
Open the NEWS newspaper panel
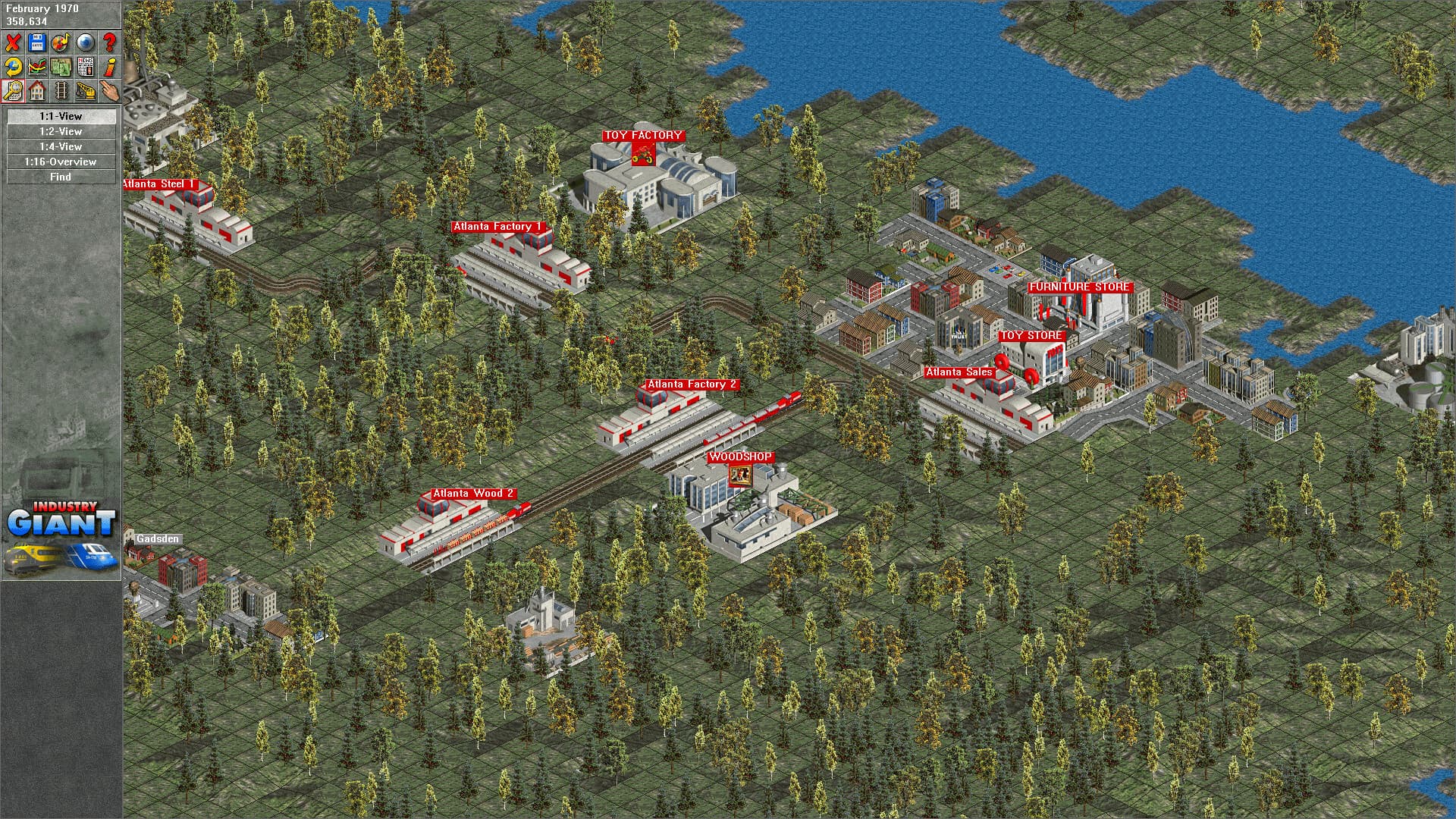(85, 67)
